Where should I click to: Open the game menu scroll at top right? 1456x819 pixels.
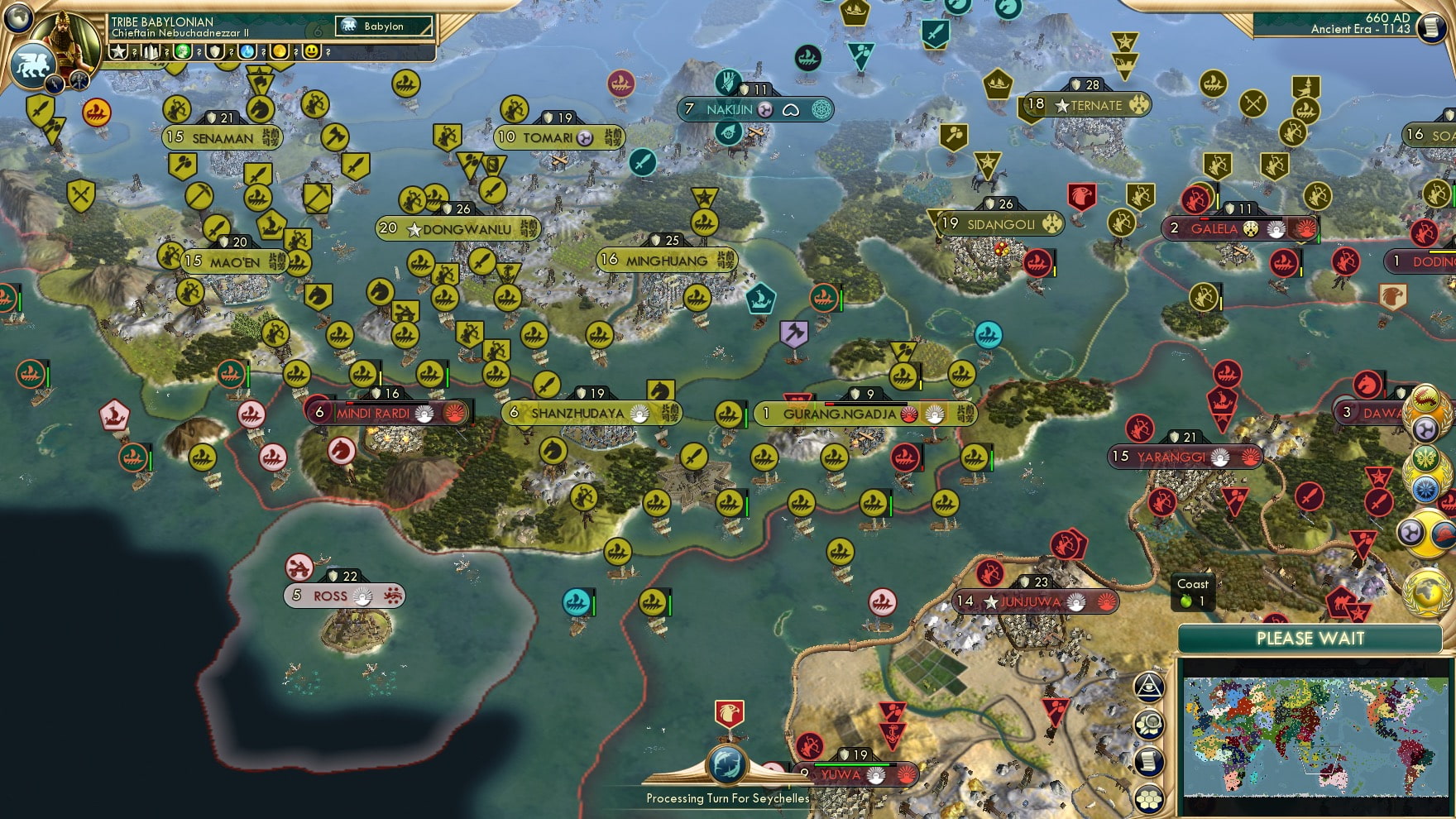[1434, 29]
